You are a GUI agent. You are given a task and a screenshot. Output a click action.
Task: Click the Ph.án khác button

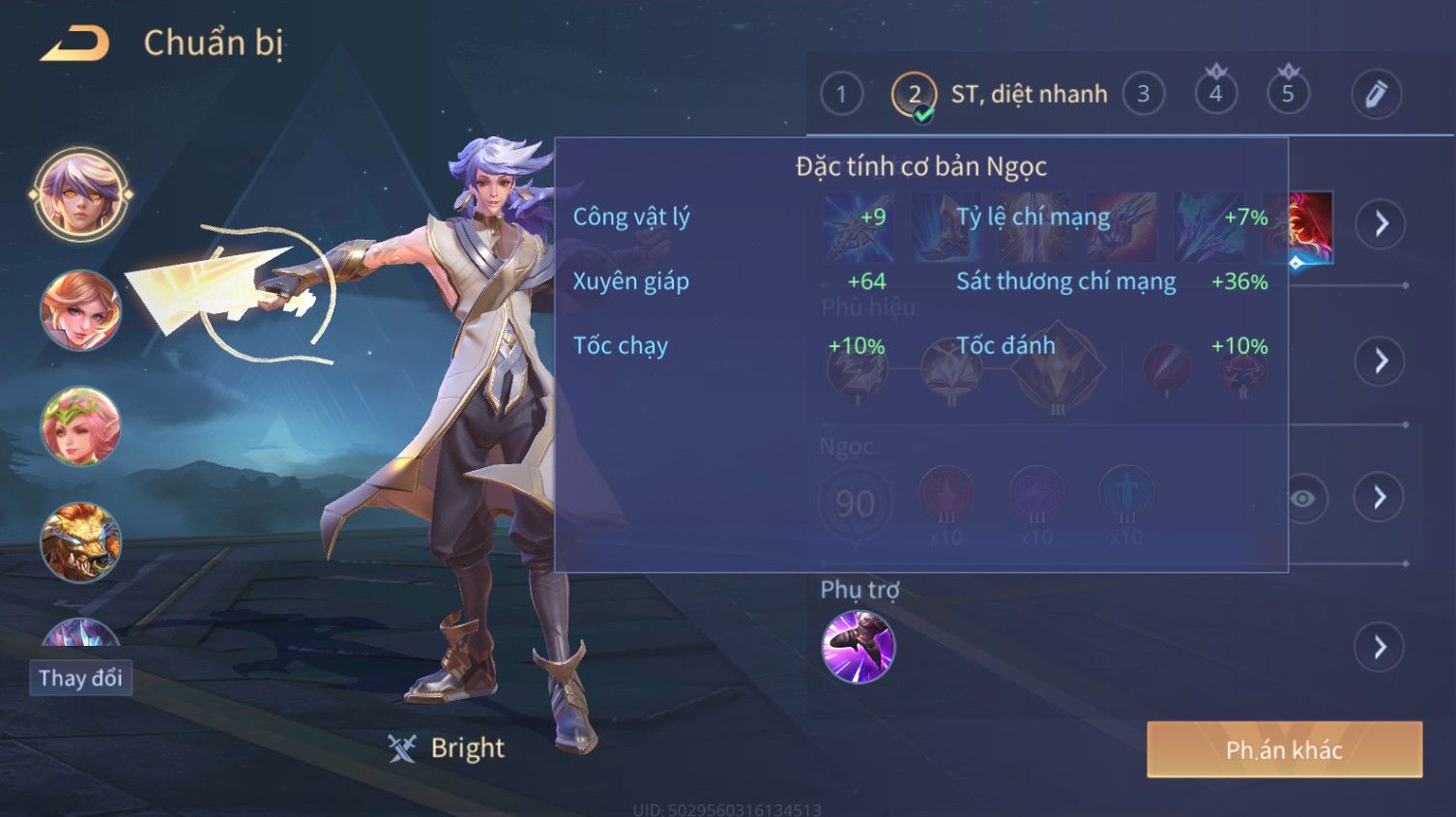click(x=1284, y=749)
